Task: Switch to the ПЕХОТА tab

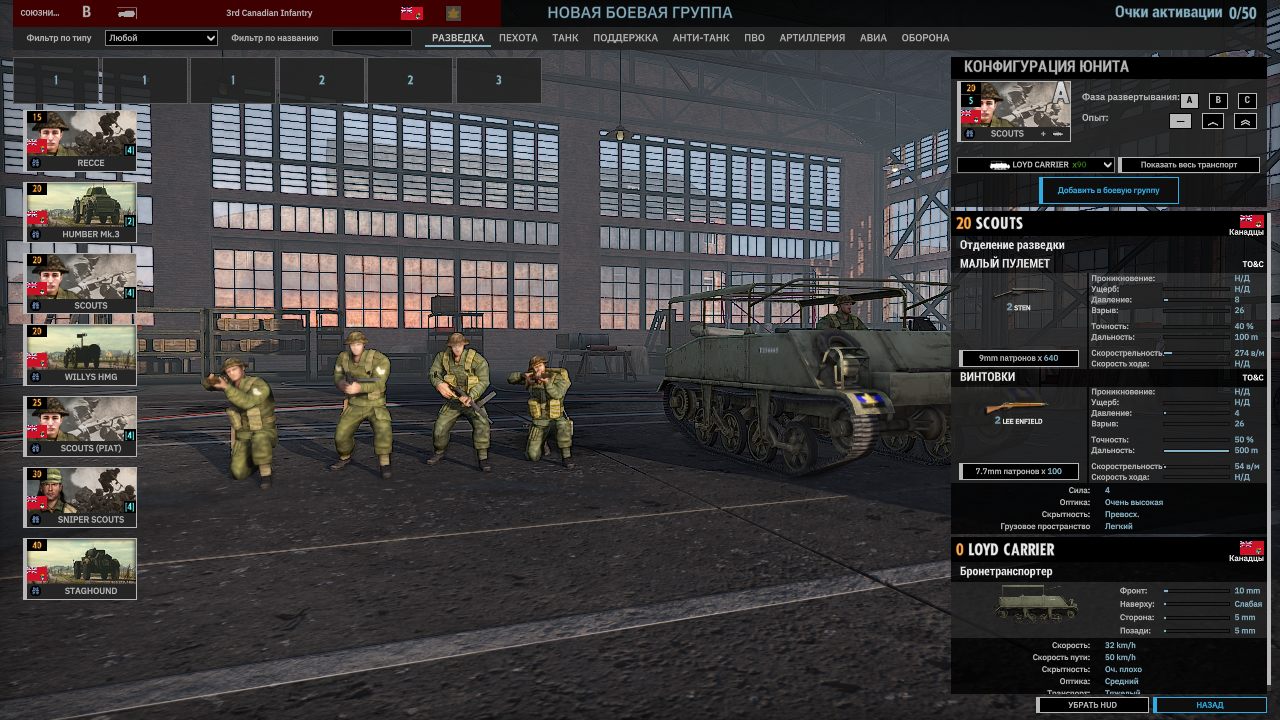Action: (x=518, y=38)
